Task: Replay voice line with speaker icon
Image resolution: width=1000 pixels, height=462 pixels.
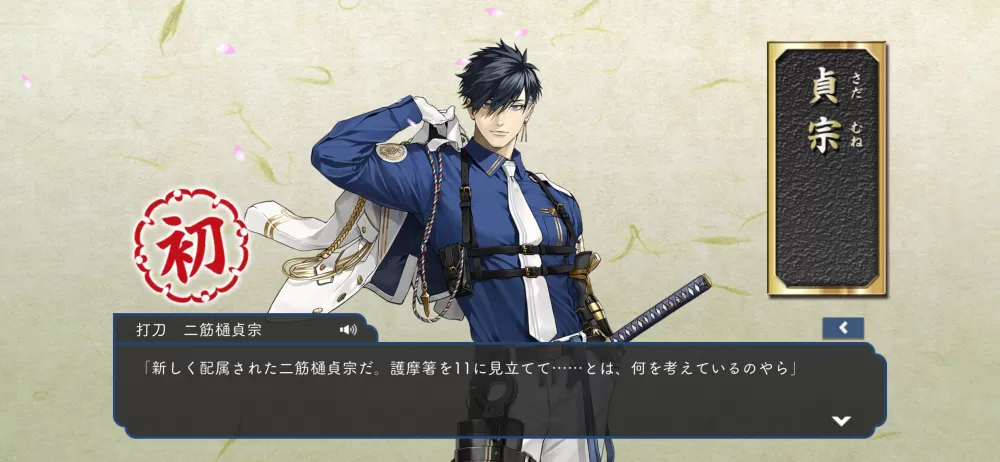Action: (x=348, y=329)
